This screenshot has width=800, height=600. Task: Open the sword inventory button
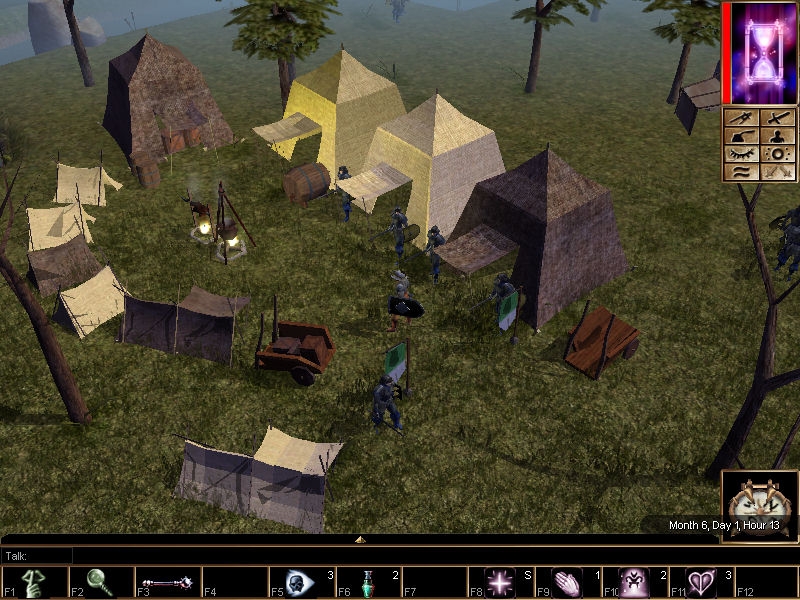pyautogui.click(x=777, y=118)
